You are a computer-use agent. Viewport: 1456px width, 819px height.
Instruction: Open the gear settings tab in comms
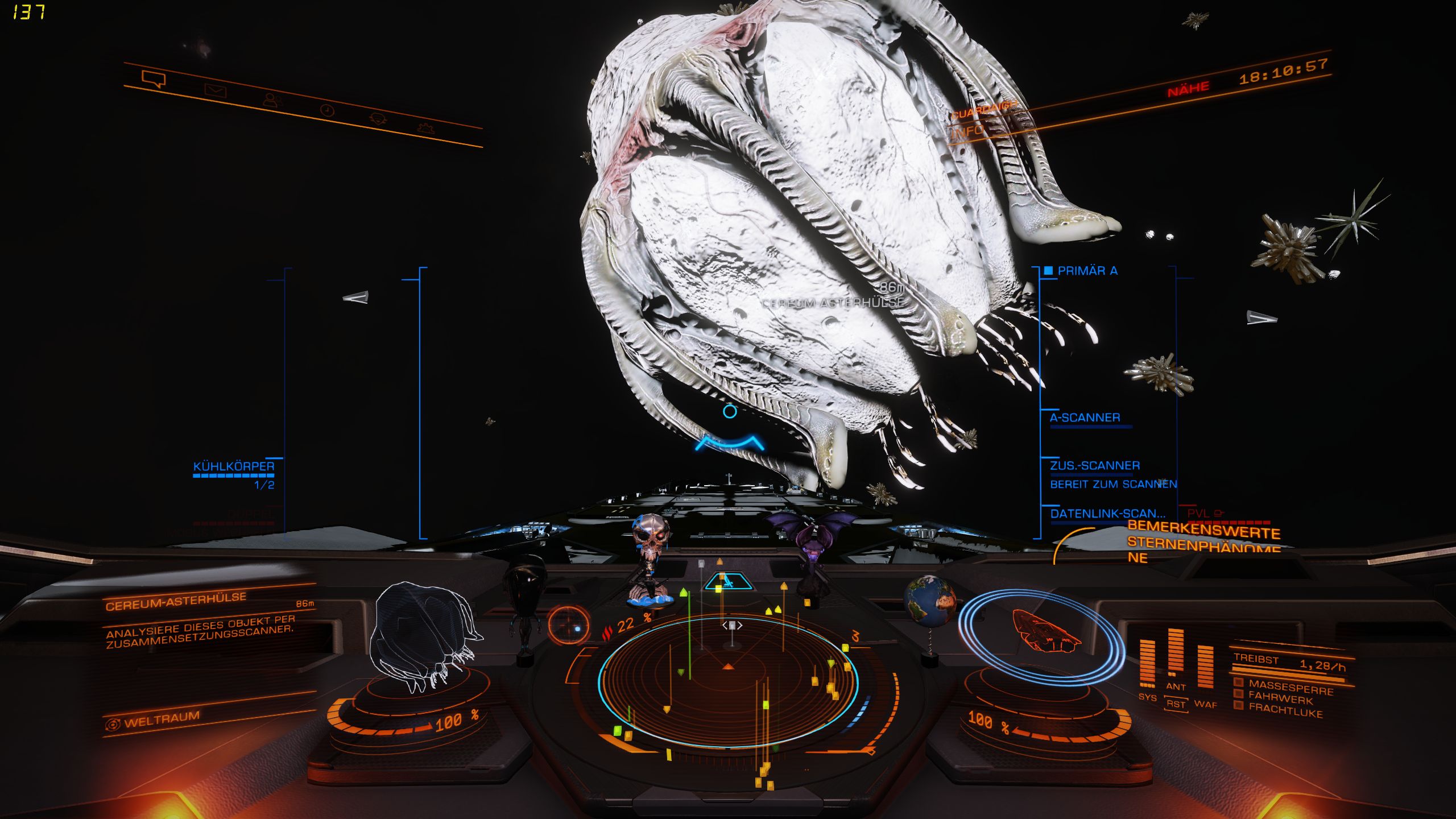[426, 127]
